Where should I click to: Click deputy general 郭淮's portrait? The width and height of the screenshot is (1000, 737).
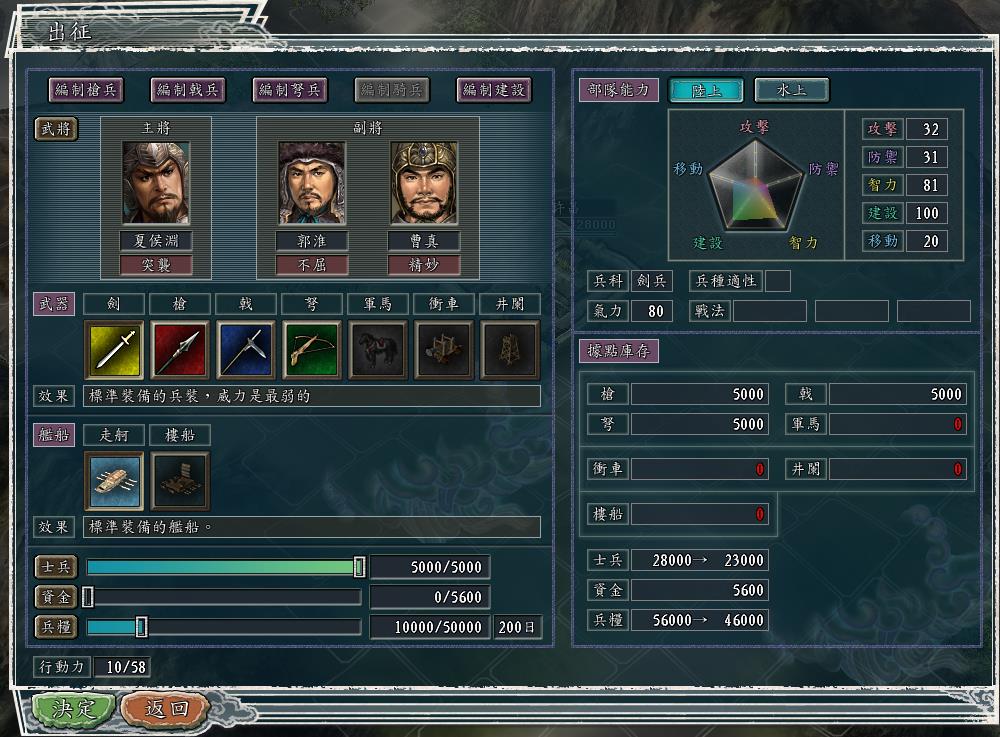coord(312,183)
